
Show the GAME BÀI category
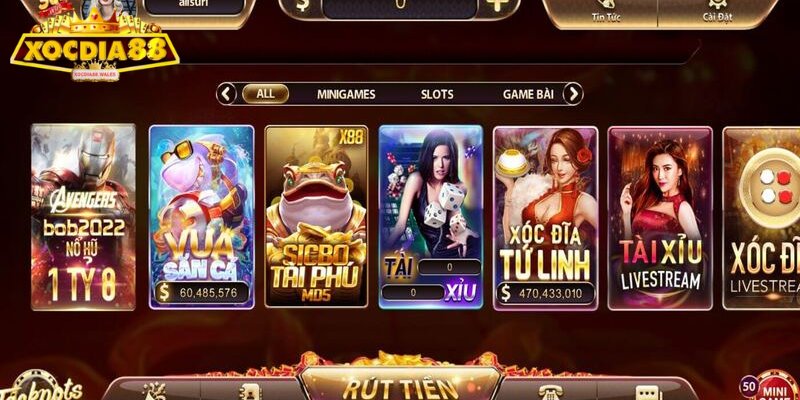click(x=528, y=94)
